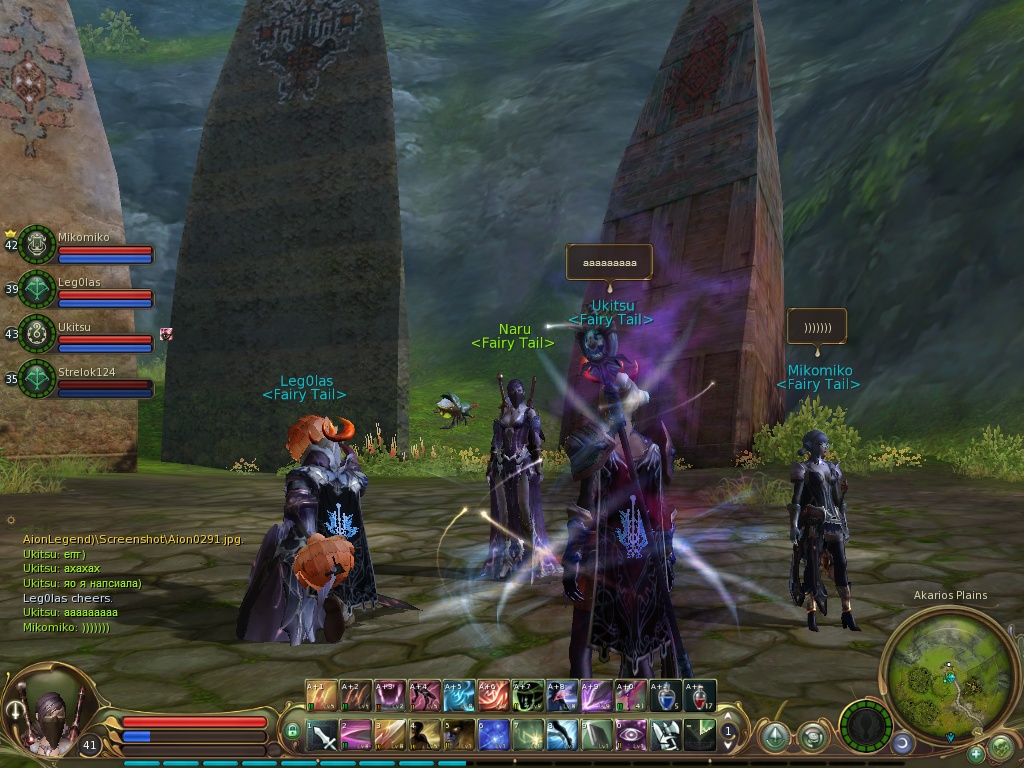This screenshot has height=768, width=1024.
Task: Open the green round menu button beside the minimap
Action: point(1001,746)
